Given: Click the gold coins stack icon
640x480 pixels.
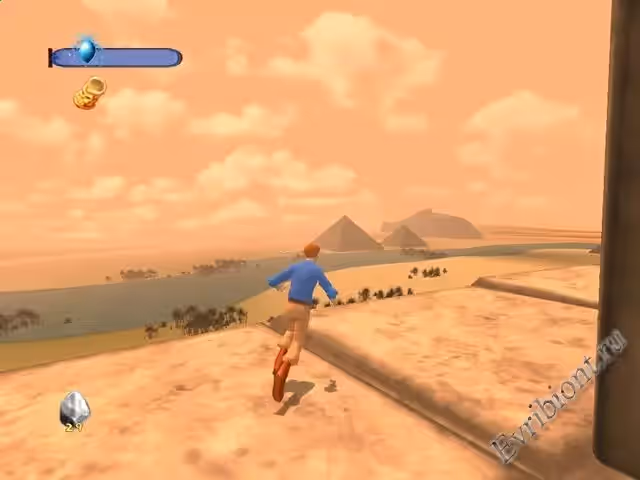Looking at the screenshot, I should coord(90,93).
